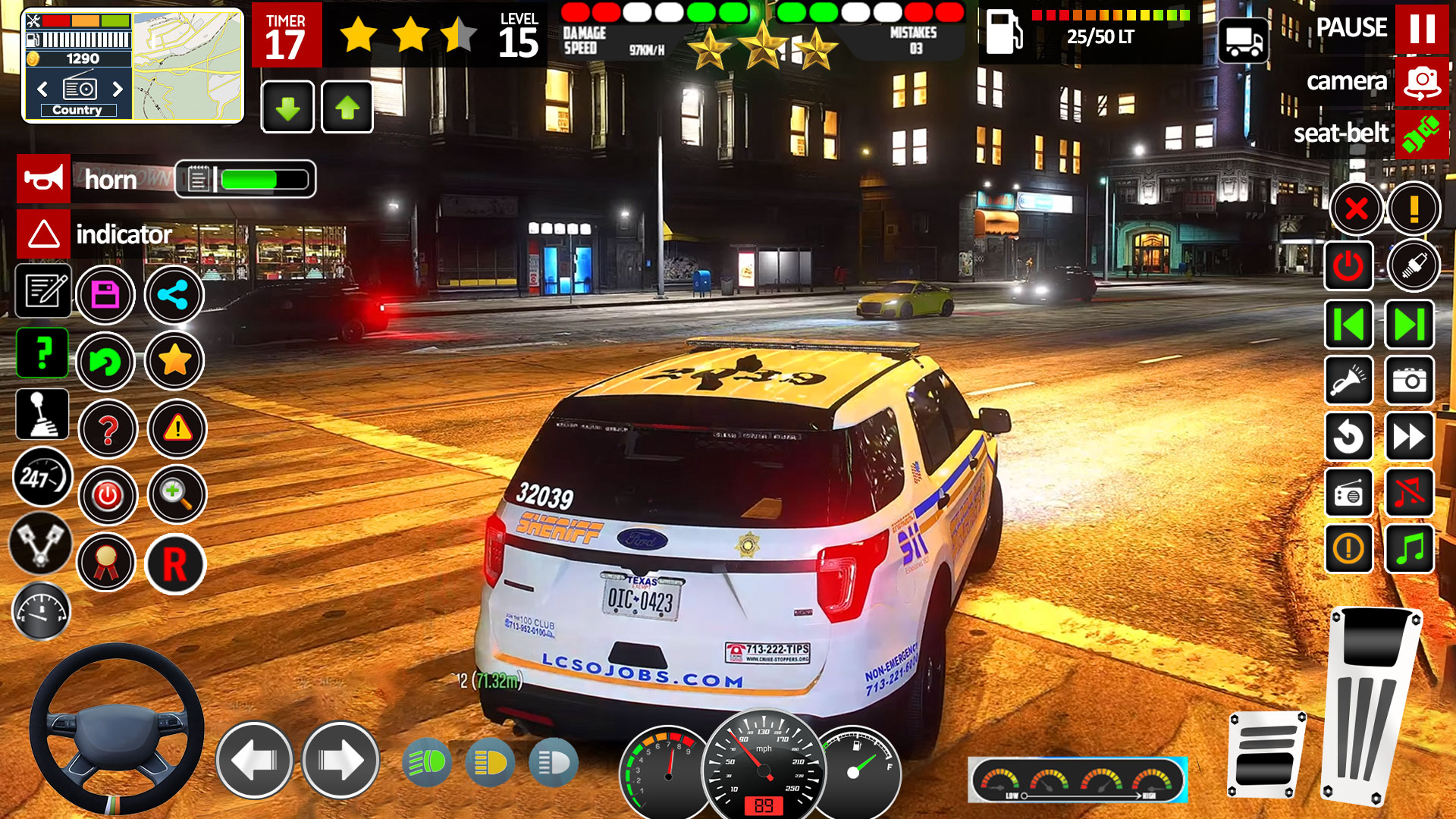The width and height of the screenshot is (1456, 819).
Task: Choose the gold star favorite icon
Action: pos(174,361)
